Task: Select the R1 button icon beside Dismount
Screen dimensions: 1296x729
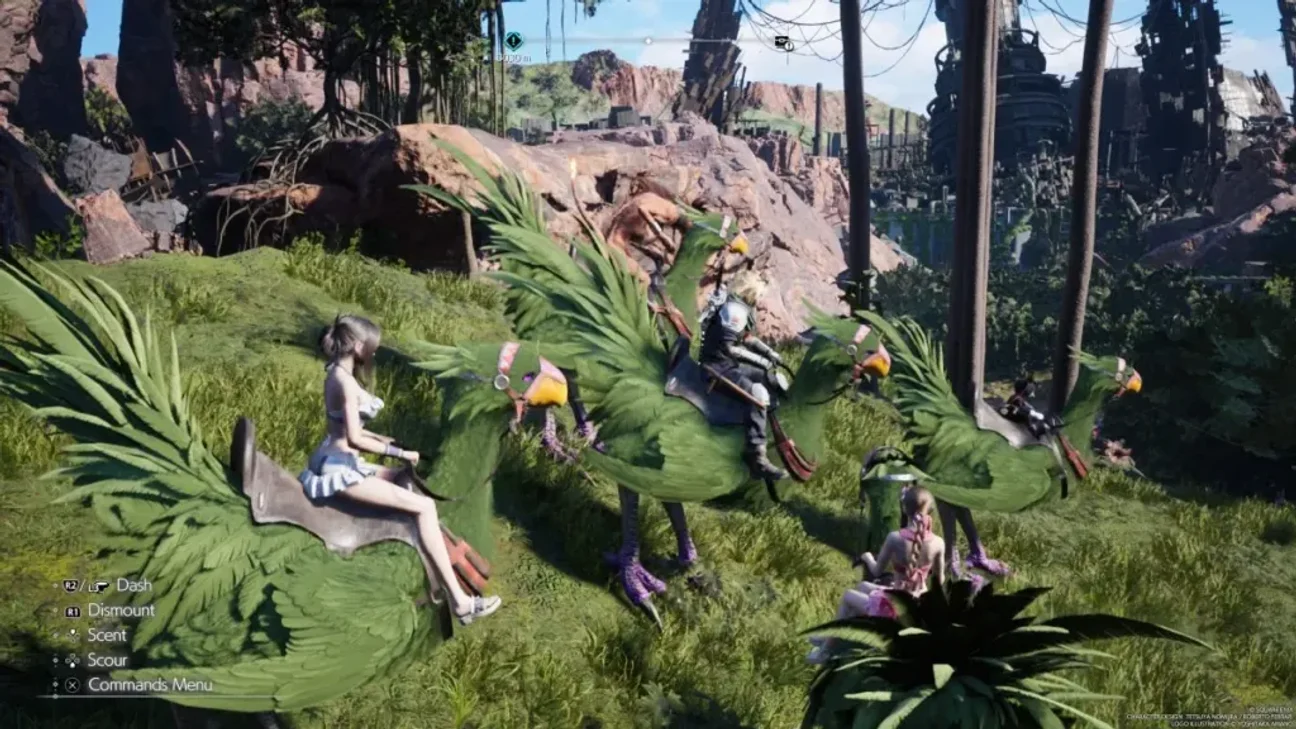Action: (x=73, y=610)
